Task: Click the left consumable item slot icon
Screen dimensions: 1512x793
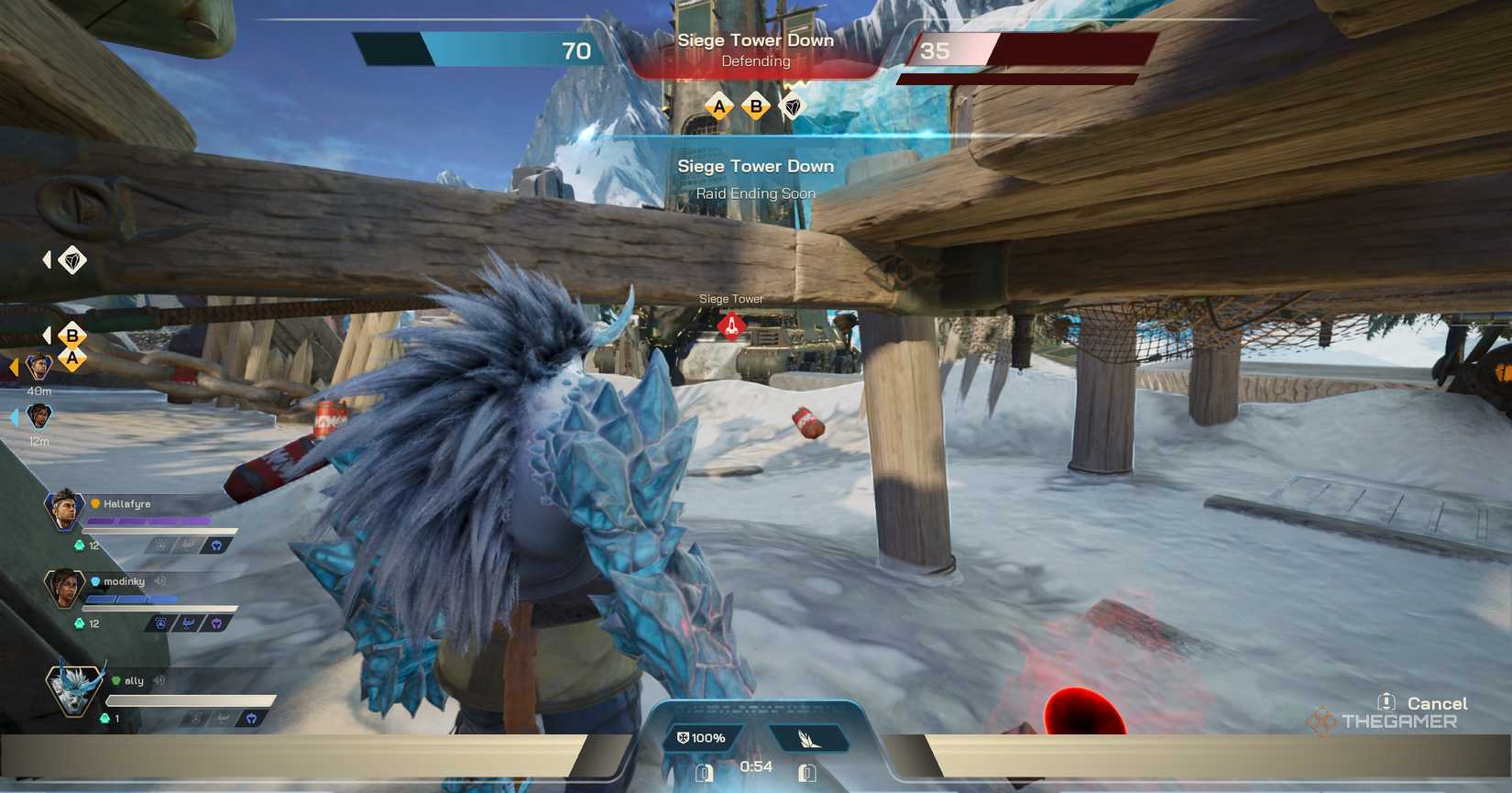Action: 704,773
